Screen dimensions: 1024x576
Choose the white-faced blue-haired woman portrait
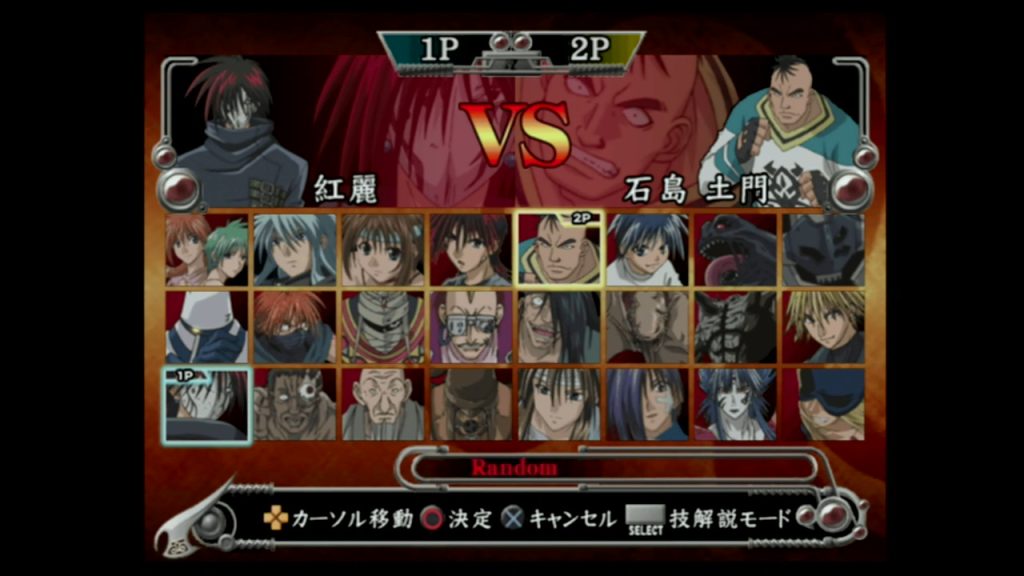click(x=735, y=404)
